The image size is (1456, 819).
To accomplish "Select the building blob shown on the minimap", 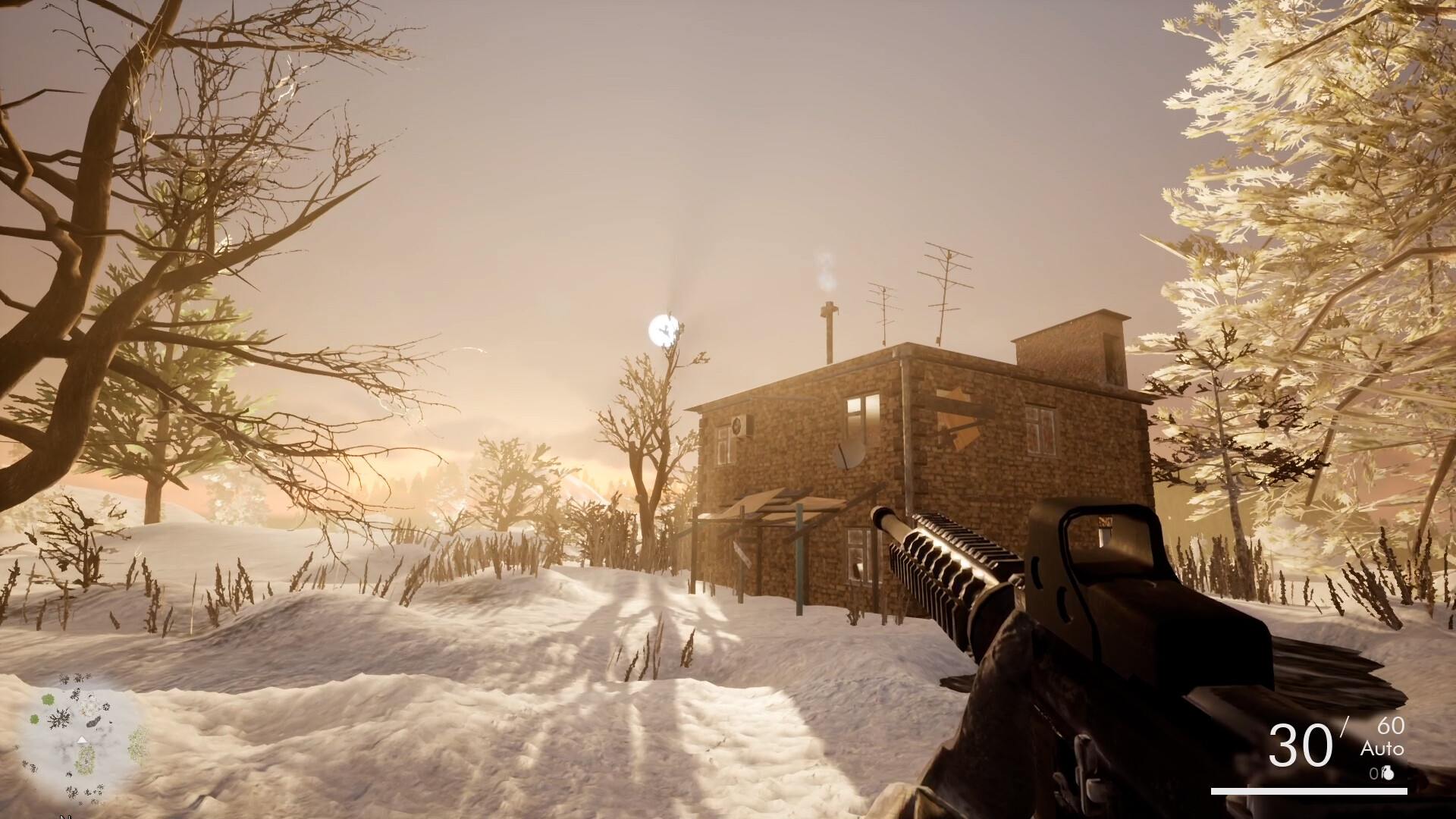I will click(x=88, y=707).
